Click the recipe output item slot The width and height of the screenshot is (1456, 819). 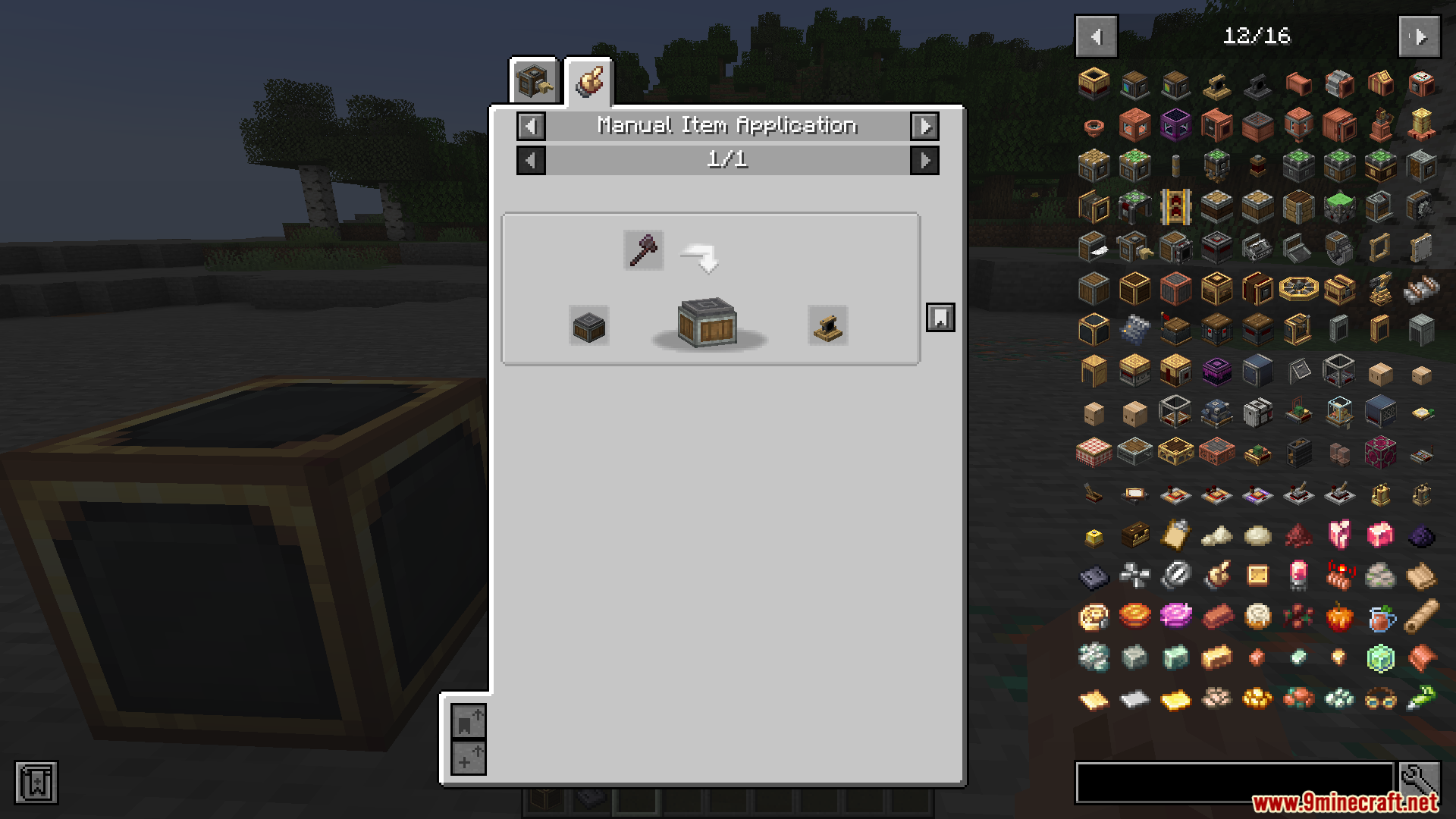click(827, 326)
